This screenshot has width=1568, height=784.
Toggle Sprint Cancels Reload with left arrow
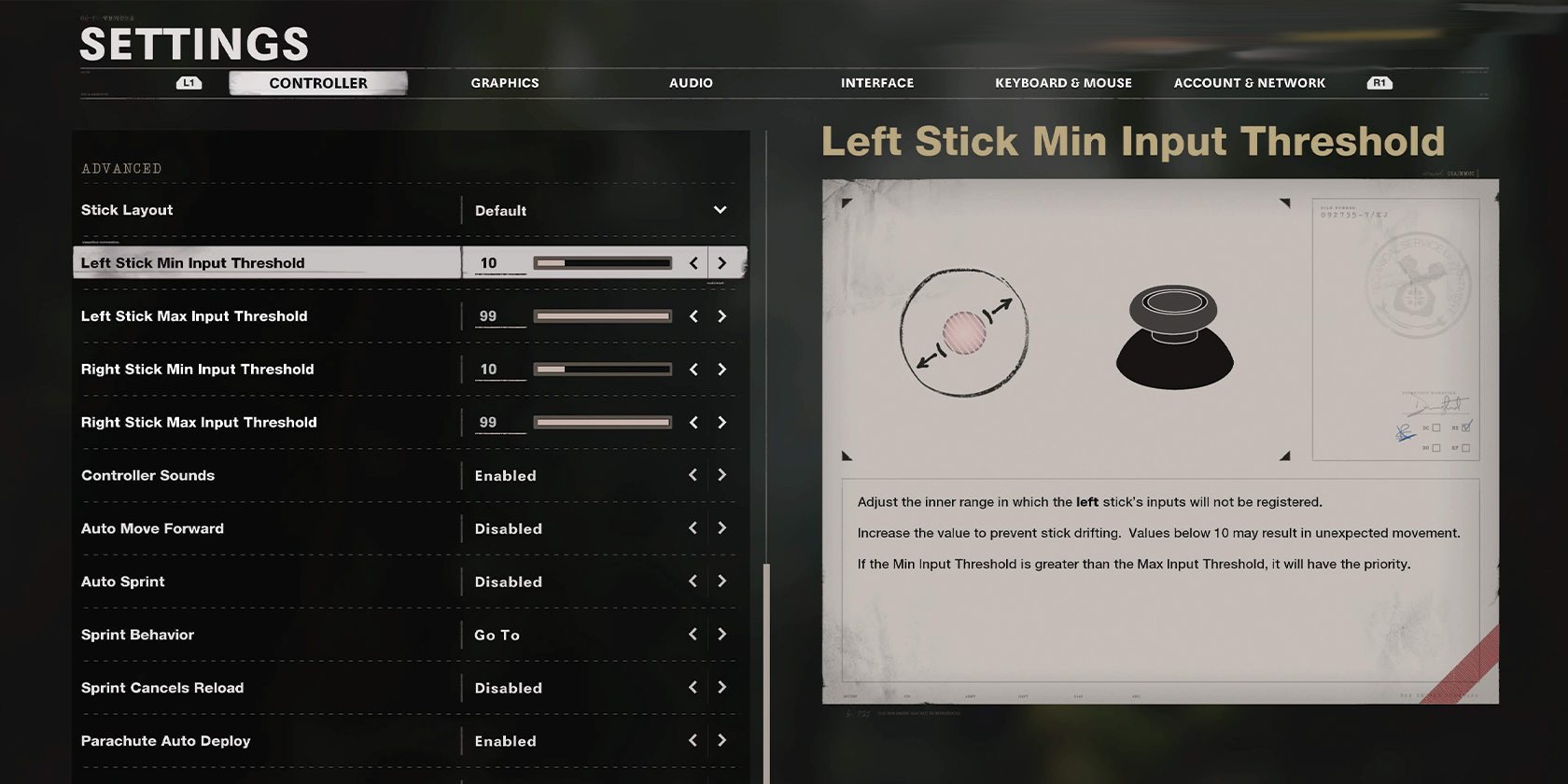point(693,688)
